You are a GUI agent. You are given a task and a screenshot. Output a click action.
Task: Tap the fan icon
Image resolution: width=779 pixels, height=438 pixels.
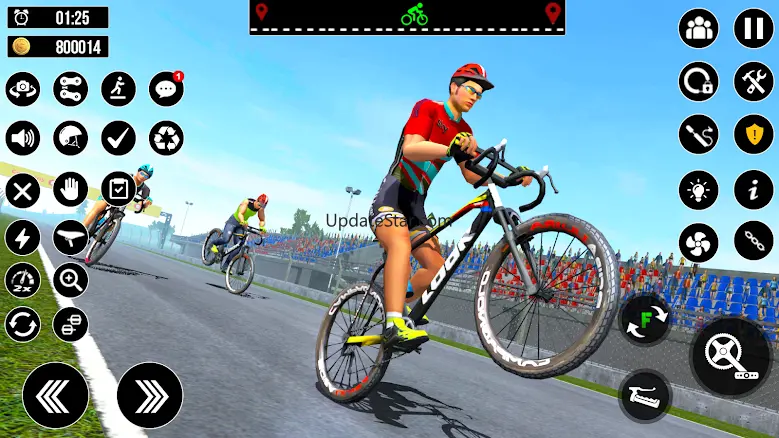[x=699, y=242]
